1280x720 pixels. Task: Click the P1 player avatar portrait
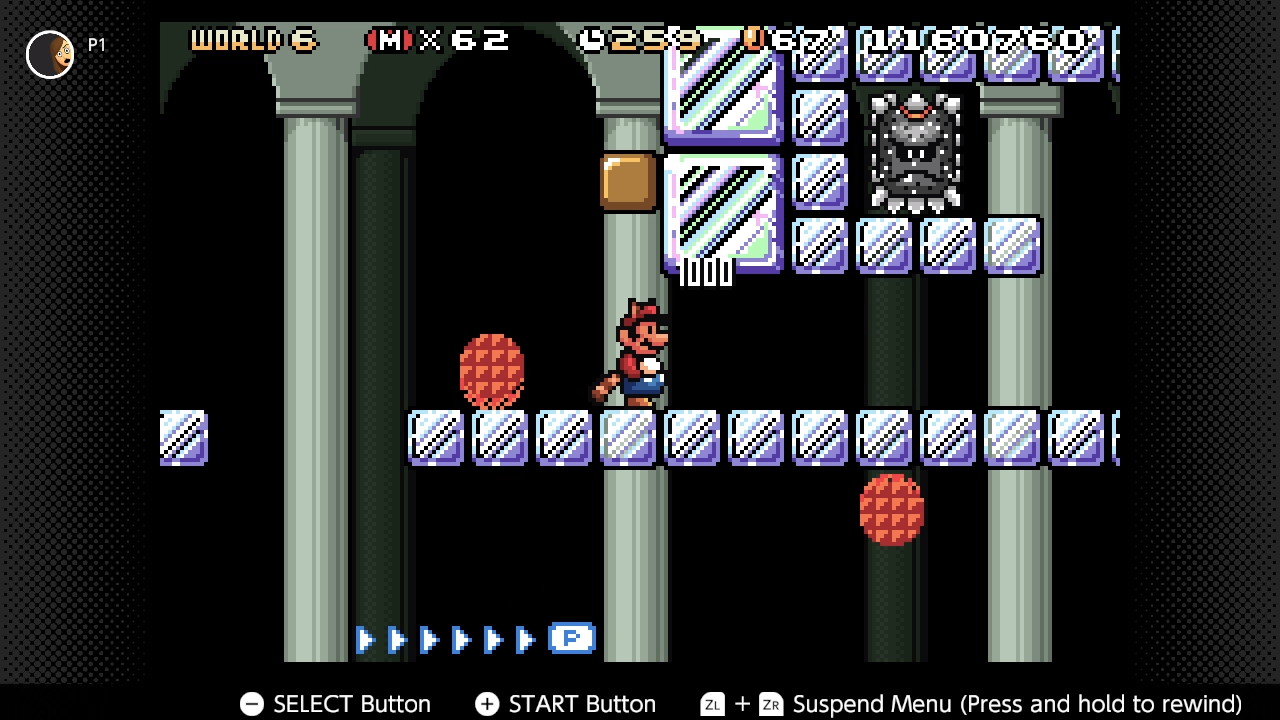click(x=49, y=54)
